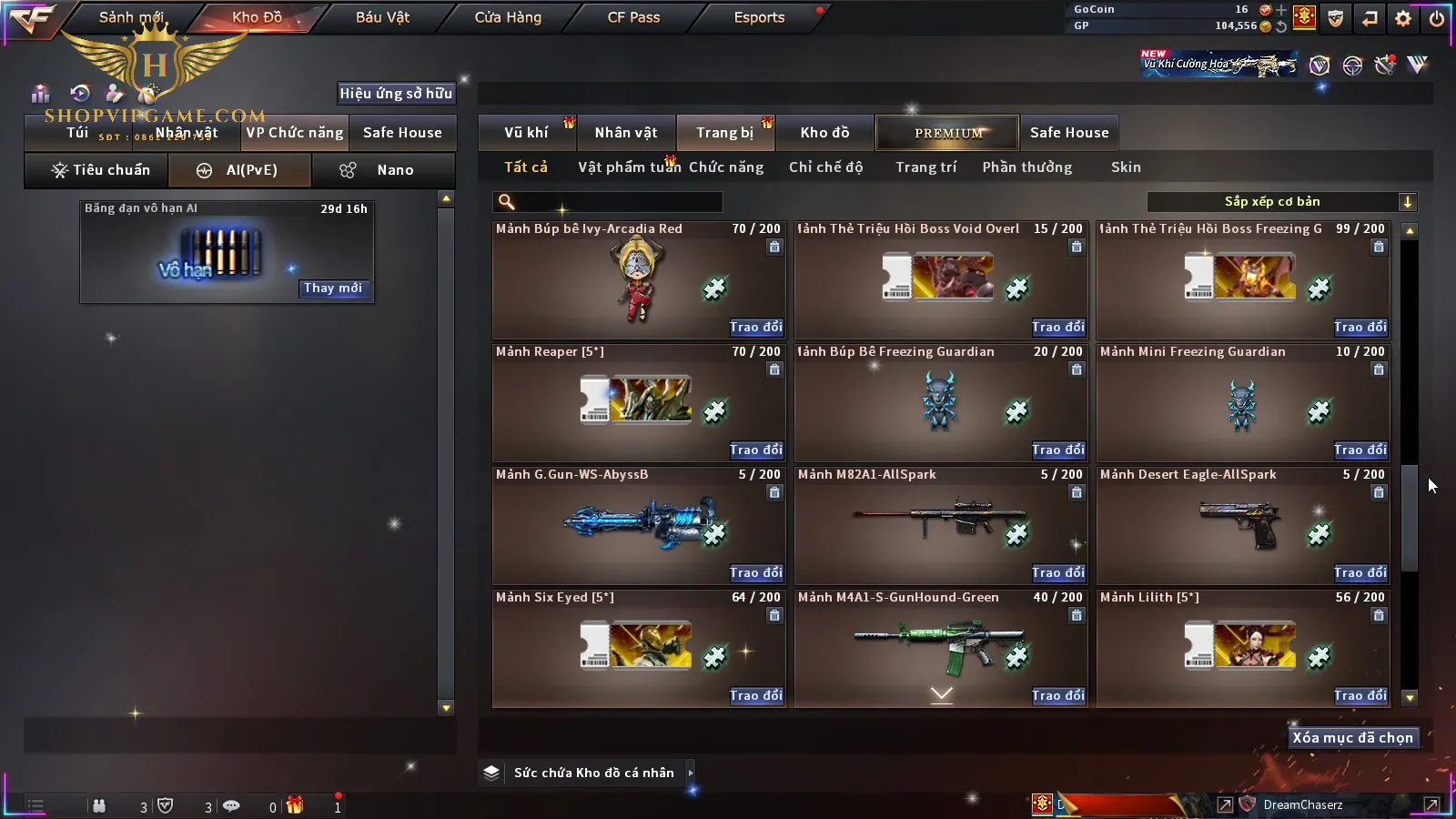
Task: Click Thay mới on AI ammo belt
Action: [x=333, y=288]
